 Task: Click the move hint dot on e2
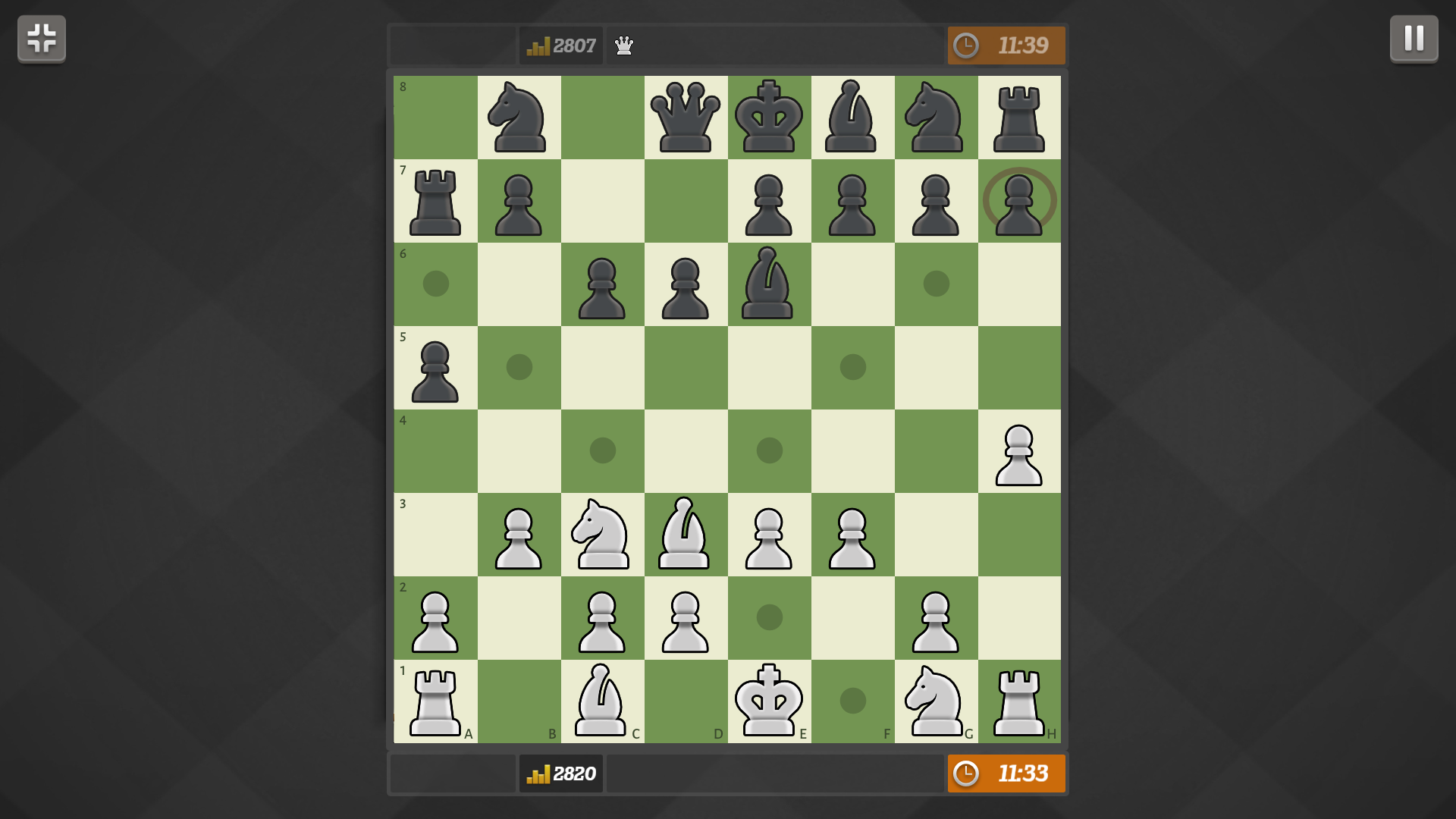[770, 618]
